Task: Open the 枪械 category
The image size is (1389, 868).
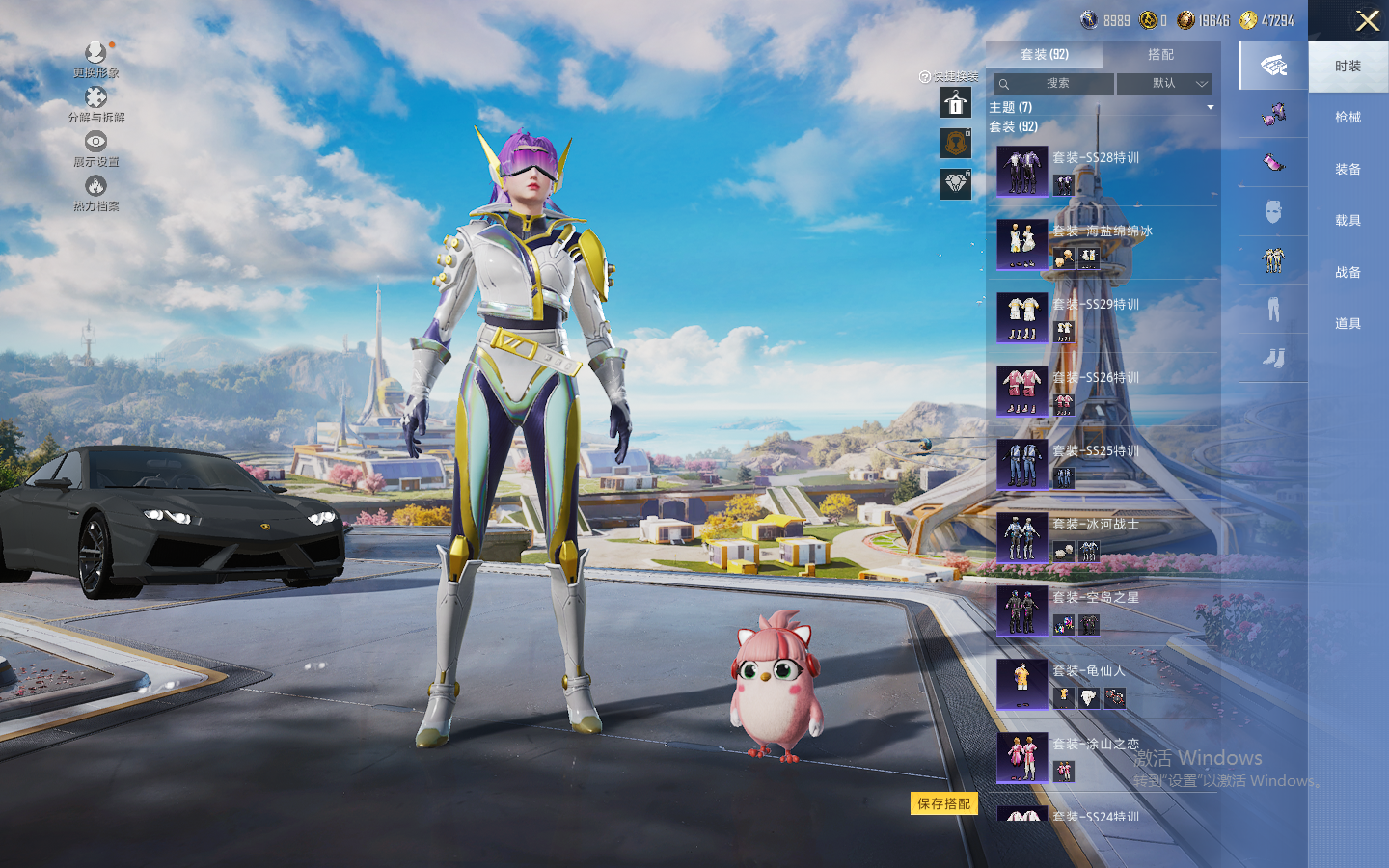Action: point(1348,118)
